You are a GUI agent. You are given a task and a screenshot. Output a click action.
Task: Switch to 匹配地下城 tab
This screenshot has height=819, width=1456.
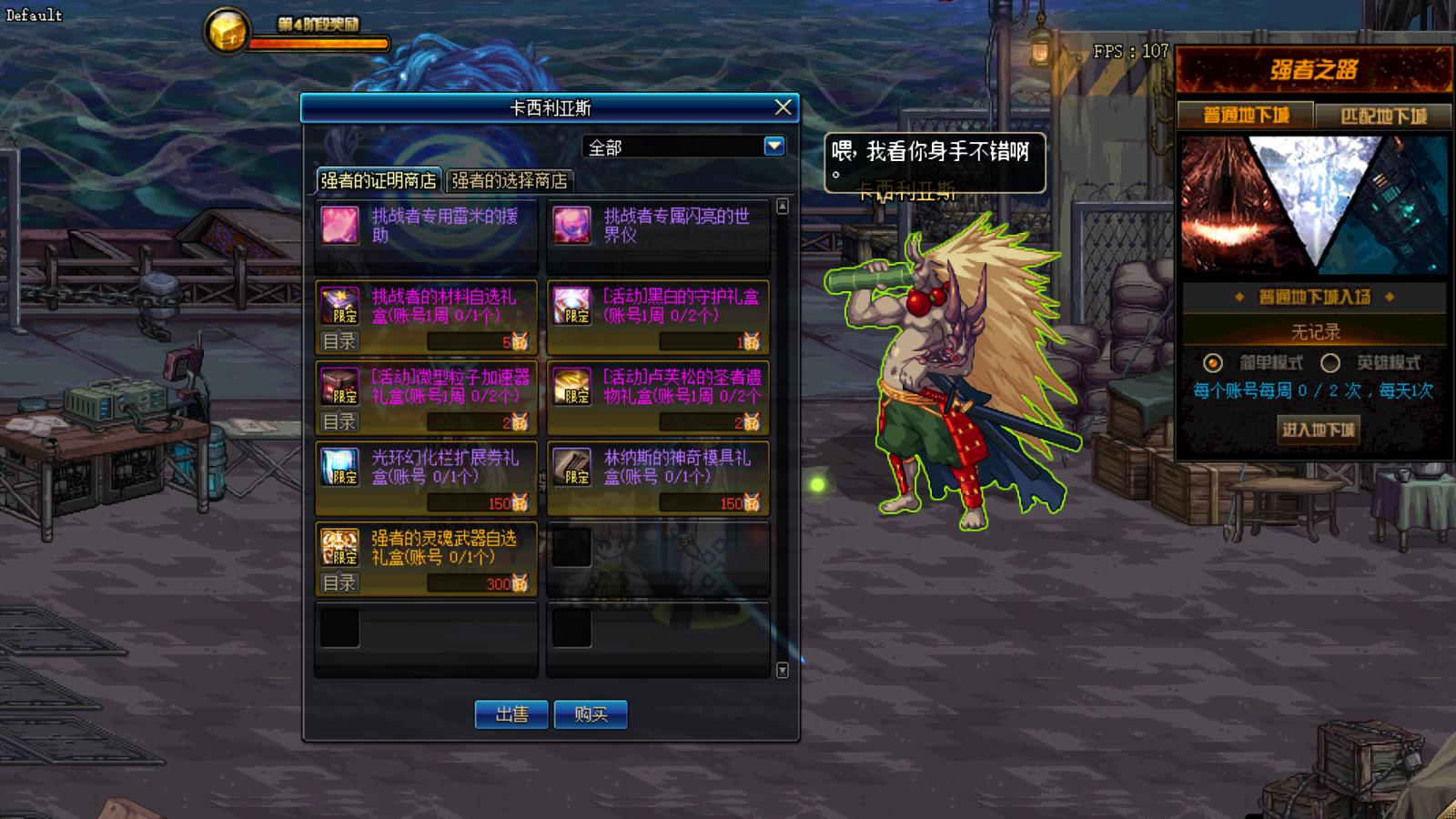click(1383, 116)
